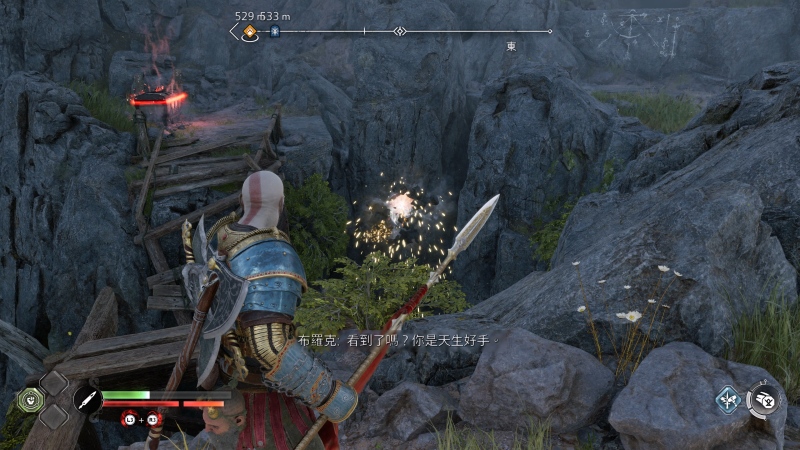
Task: Click the blue marker on the compass bar
Action: click(276, 32)
